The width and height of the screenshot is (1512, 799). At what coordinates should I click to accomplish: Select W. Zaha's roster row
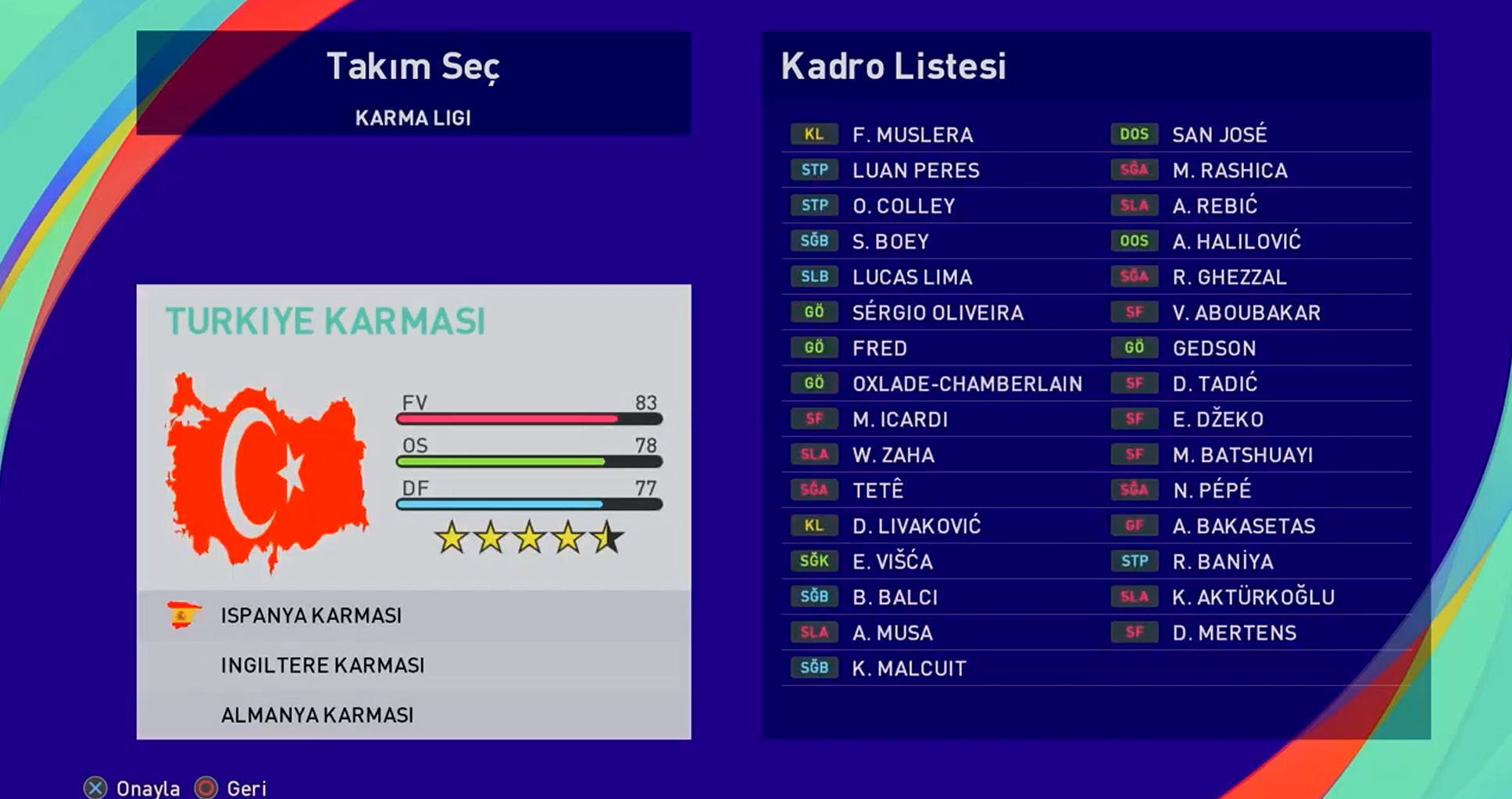893,455
